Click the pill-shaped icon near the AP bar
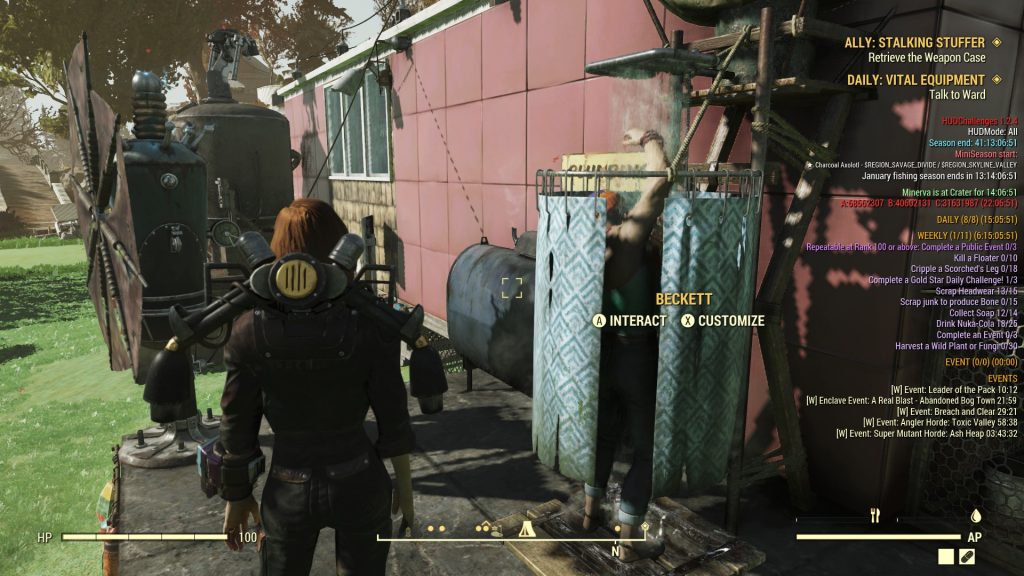 (967, 556)
